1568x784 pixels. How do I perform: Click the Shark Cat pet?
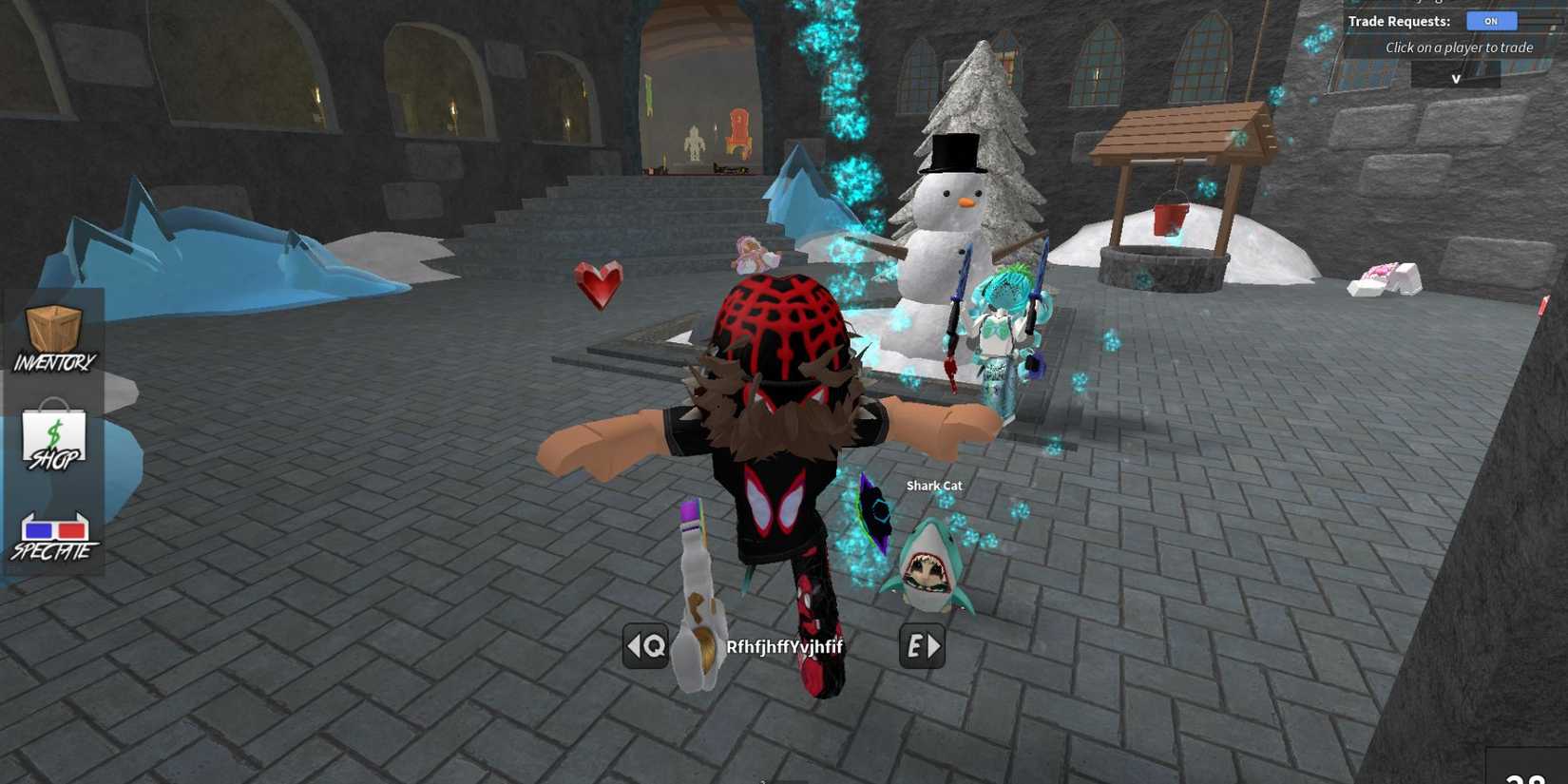coord(927,570)
